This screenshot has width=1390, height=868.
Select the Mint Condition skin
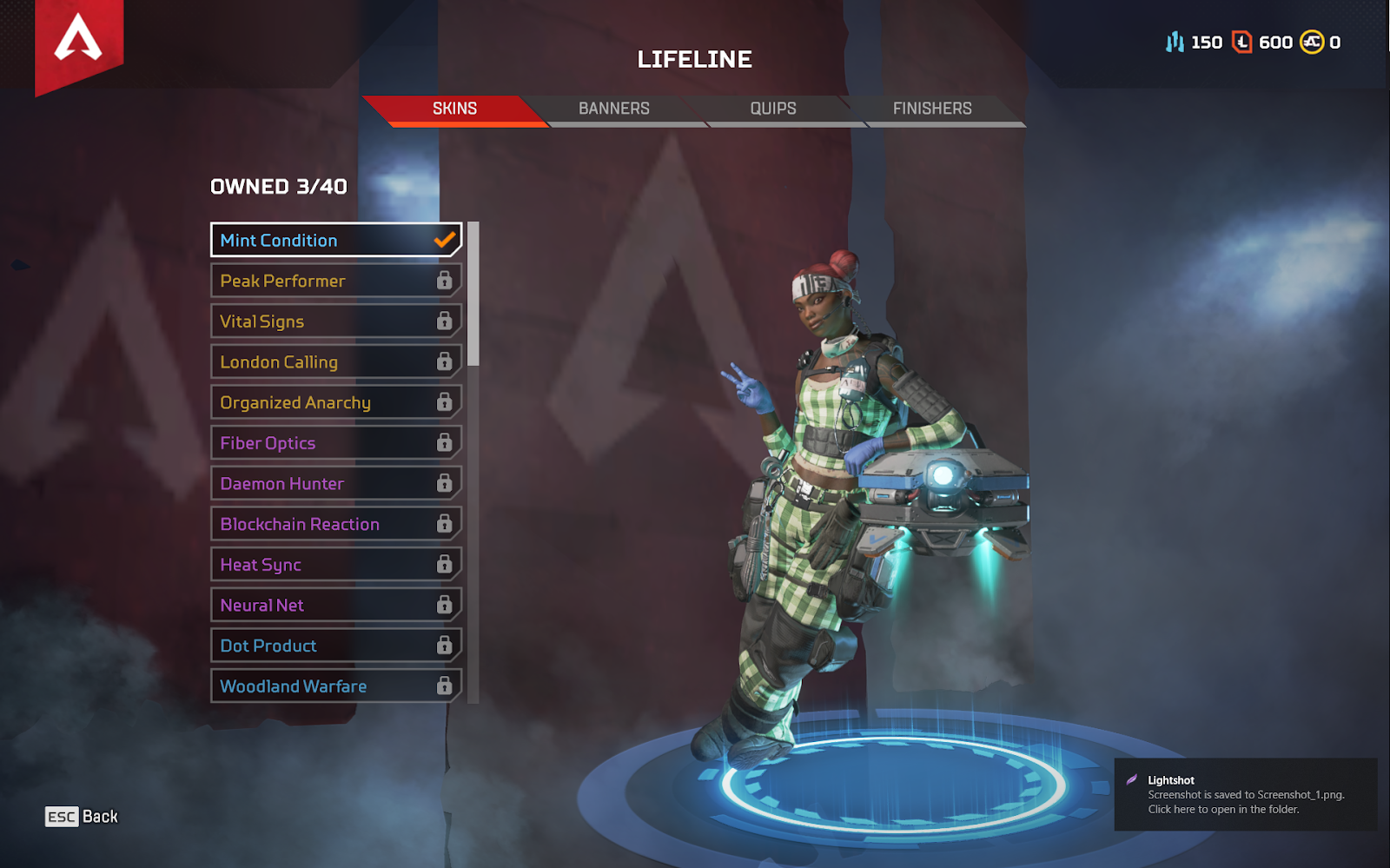click(x=335, y=241)
